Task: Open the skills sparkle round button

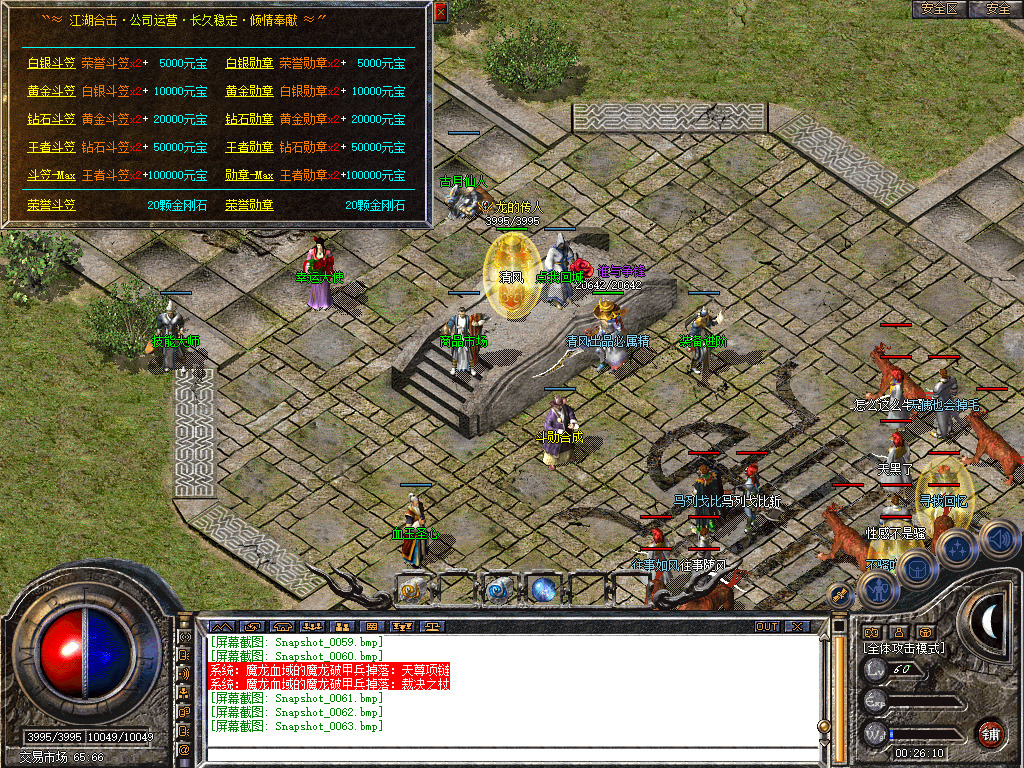Action: click(x=957, y=548)
